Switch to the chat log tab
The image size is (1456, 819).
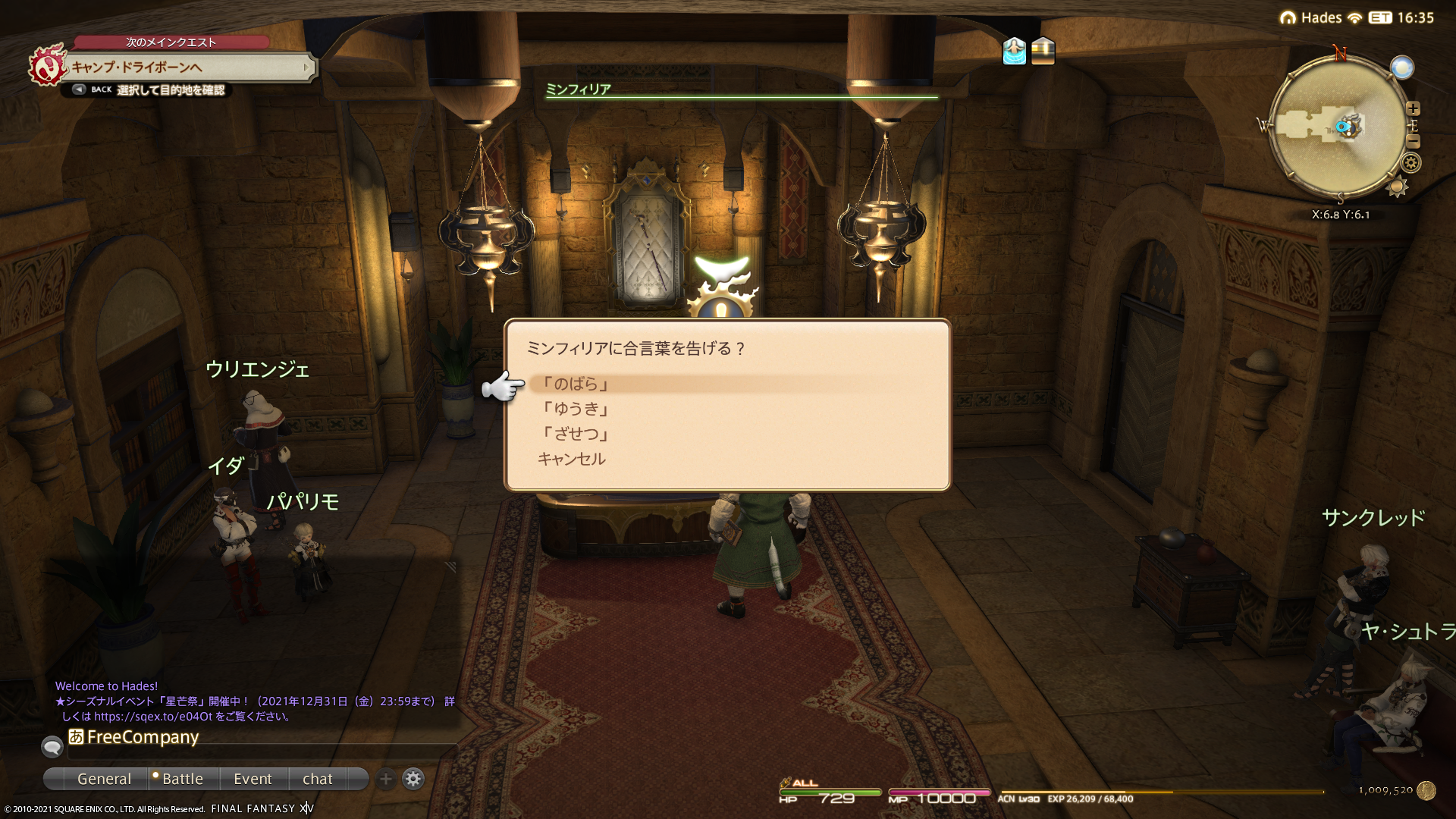(x=317, y=779)
